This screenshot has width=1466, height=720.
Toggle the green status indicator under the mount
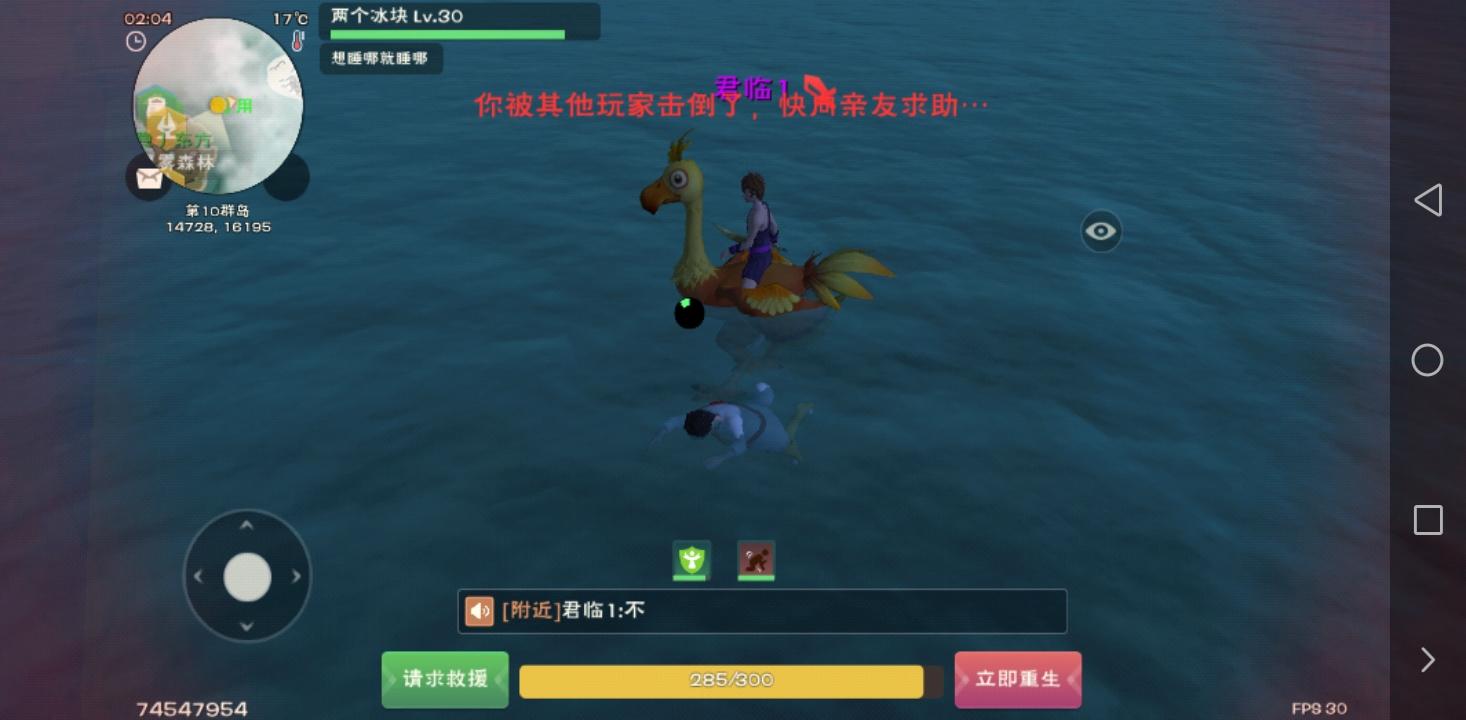[688, 314]
